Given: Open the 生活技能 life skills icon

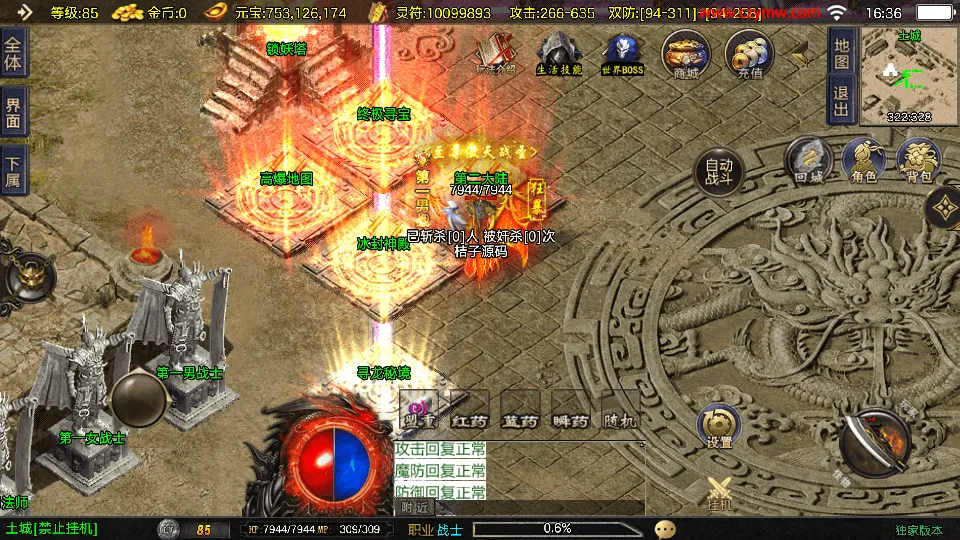Looking at the screenshot, I should tap(559, 53).
